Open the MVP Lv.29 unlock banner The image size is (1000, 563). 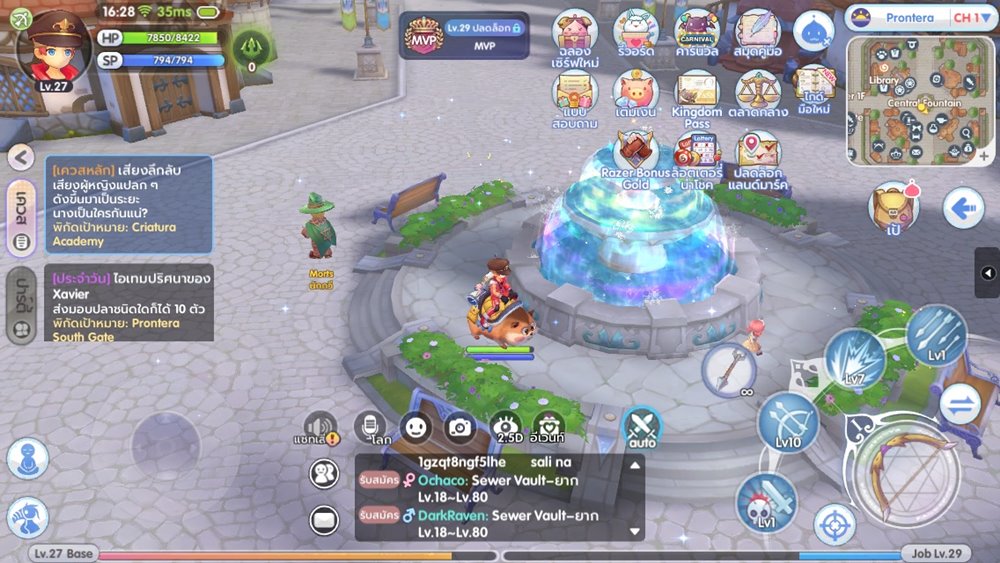click(465, 35)
